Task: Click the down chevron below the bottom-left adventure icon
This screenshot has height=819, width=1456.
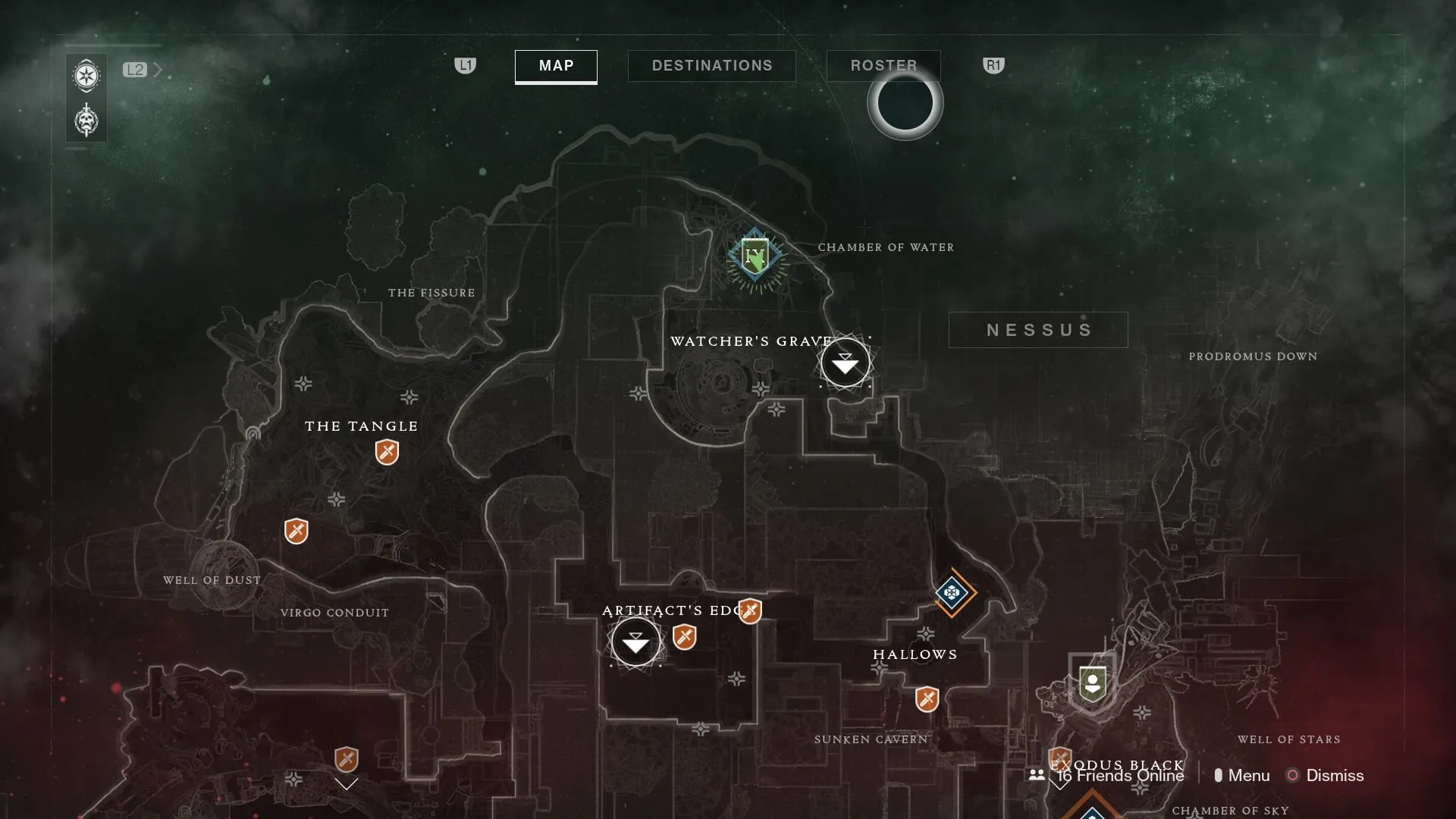Action: pos(347,785)
